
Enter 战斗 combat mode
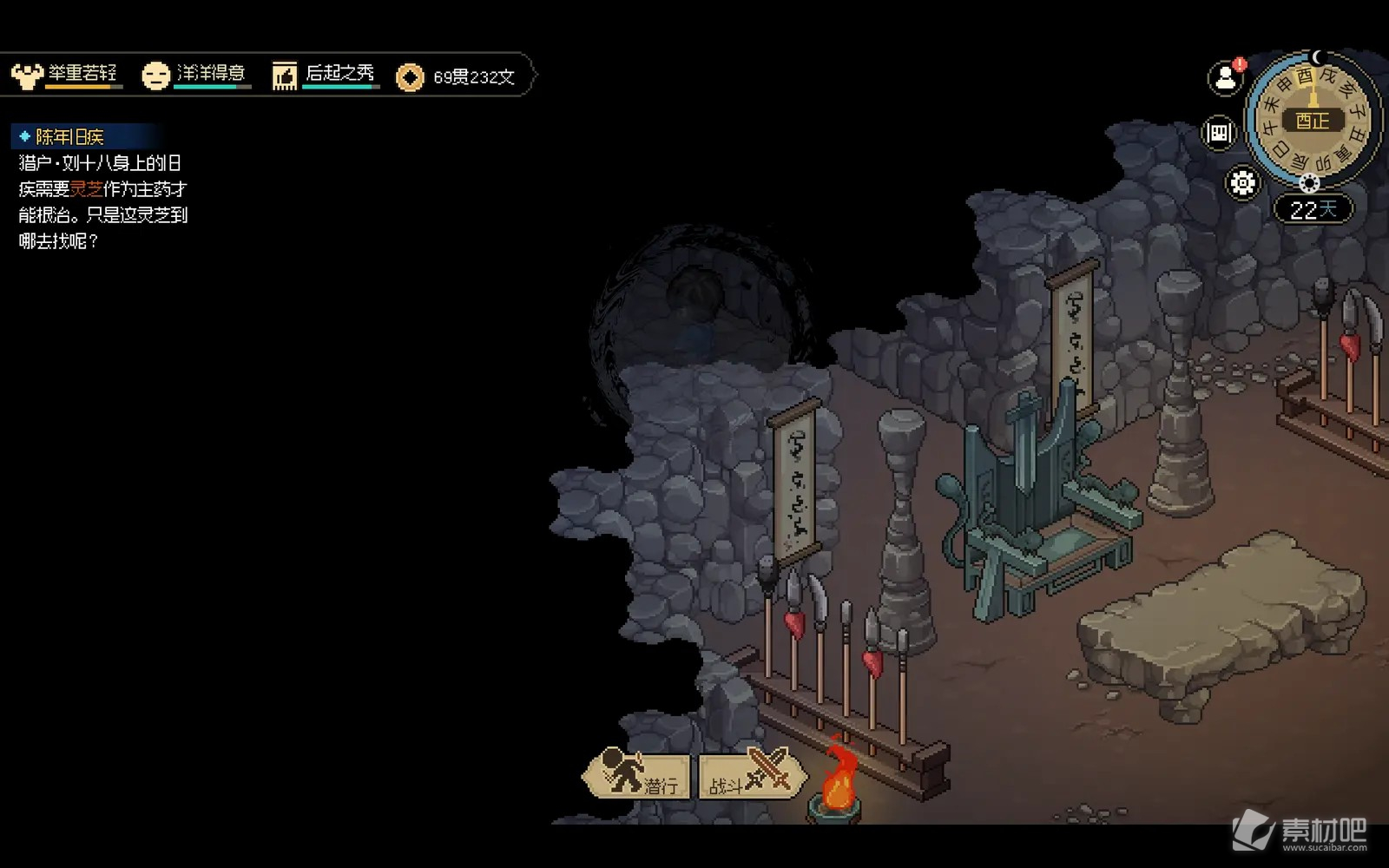point(752,775)
